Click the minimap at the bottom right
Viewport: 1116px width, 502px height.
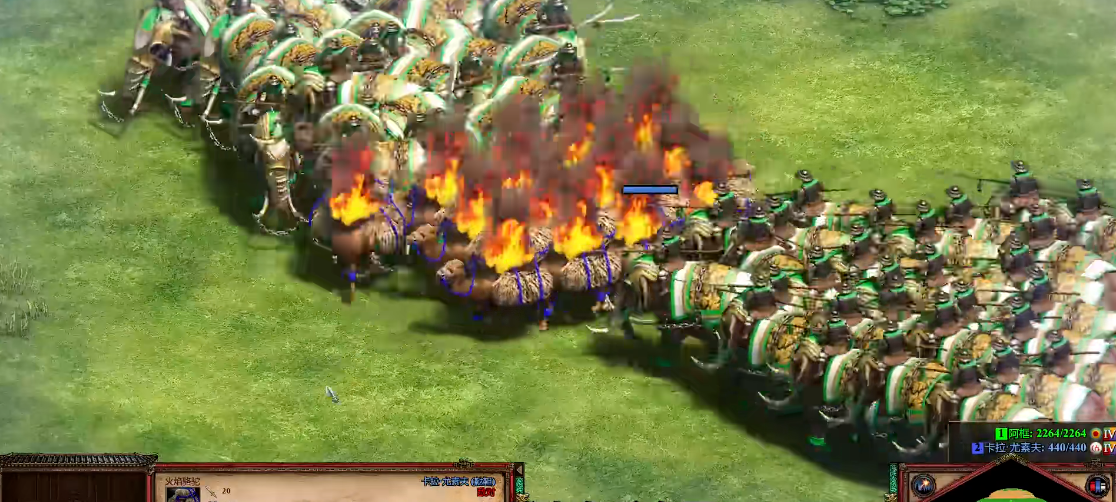(x=1010, y=492)
